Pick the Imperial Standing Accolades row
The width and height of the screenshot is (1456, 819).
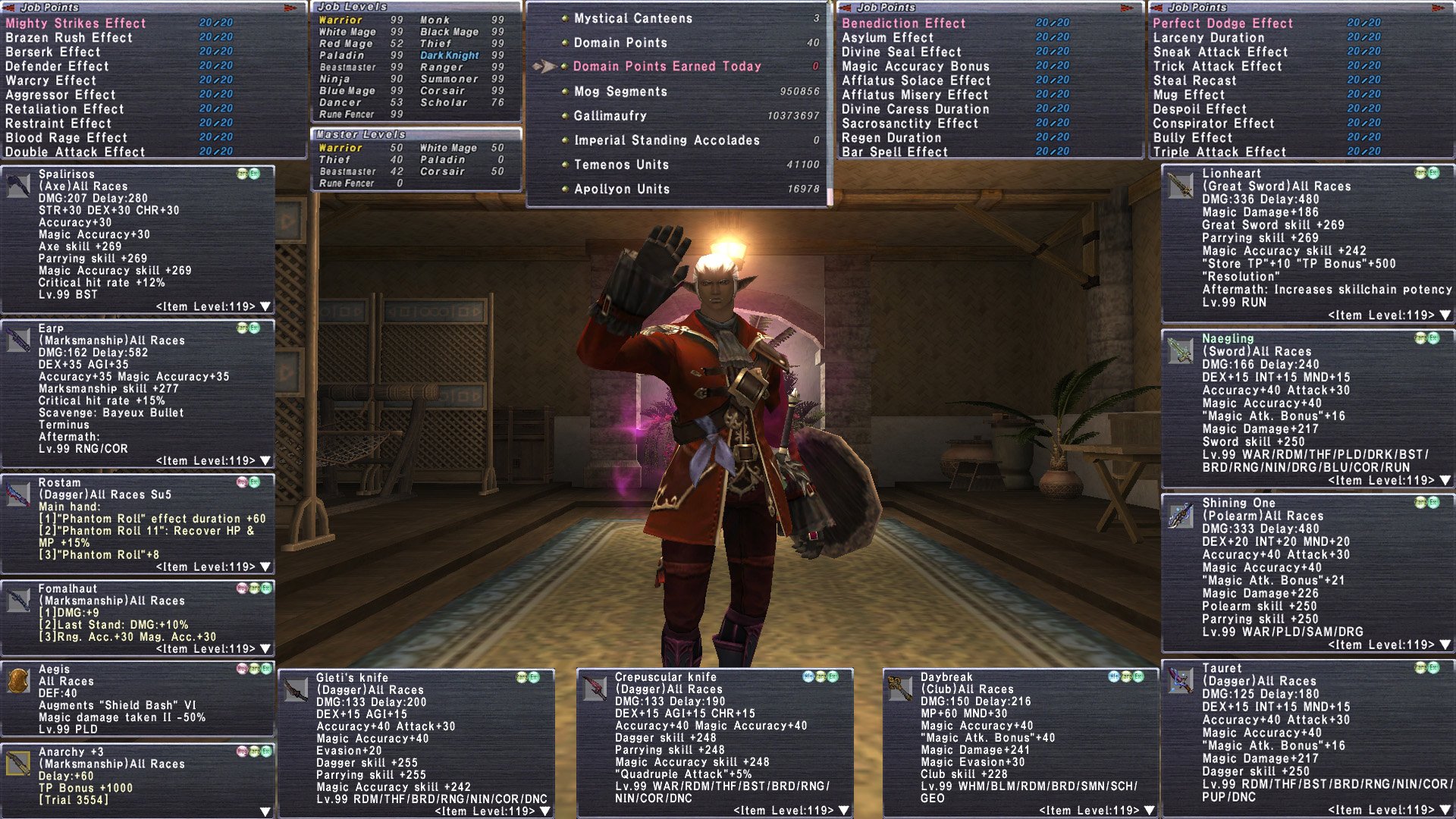point(666,140)
